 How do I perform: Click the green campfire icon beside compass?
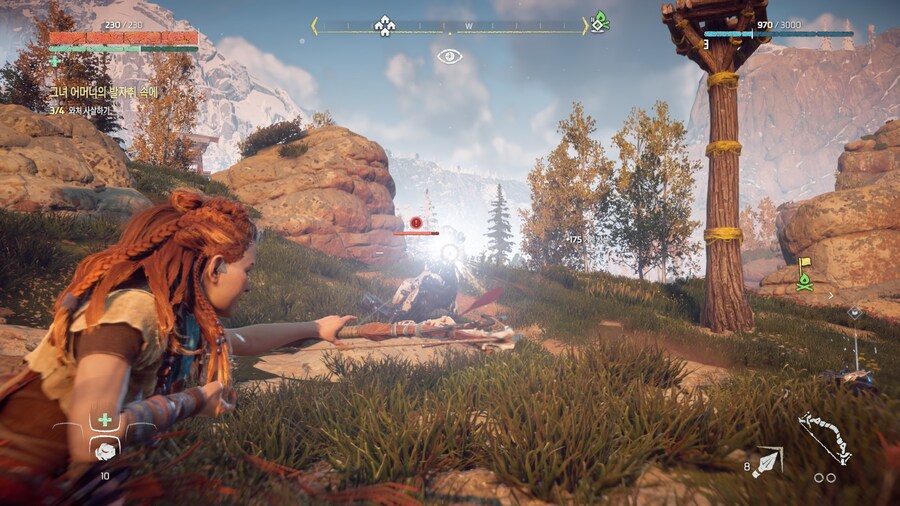pos(599,21)
